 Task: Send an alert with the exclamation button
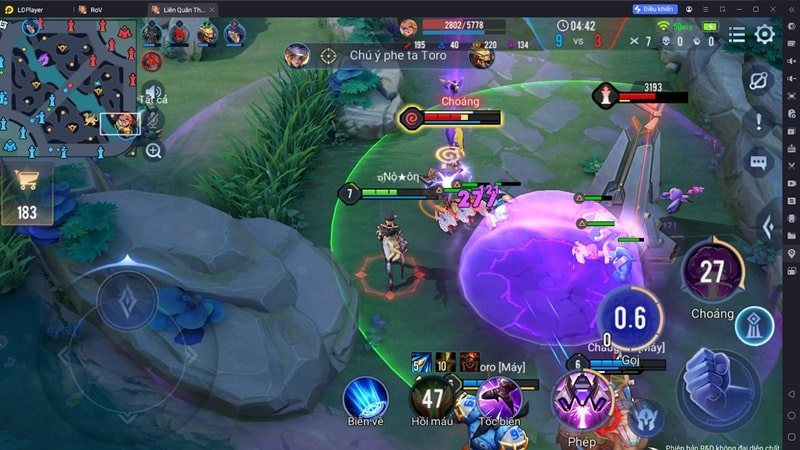[x=758, y=122]
